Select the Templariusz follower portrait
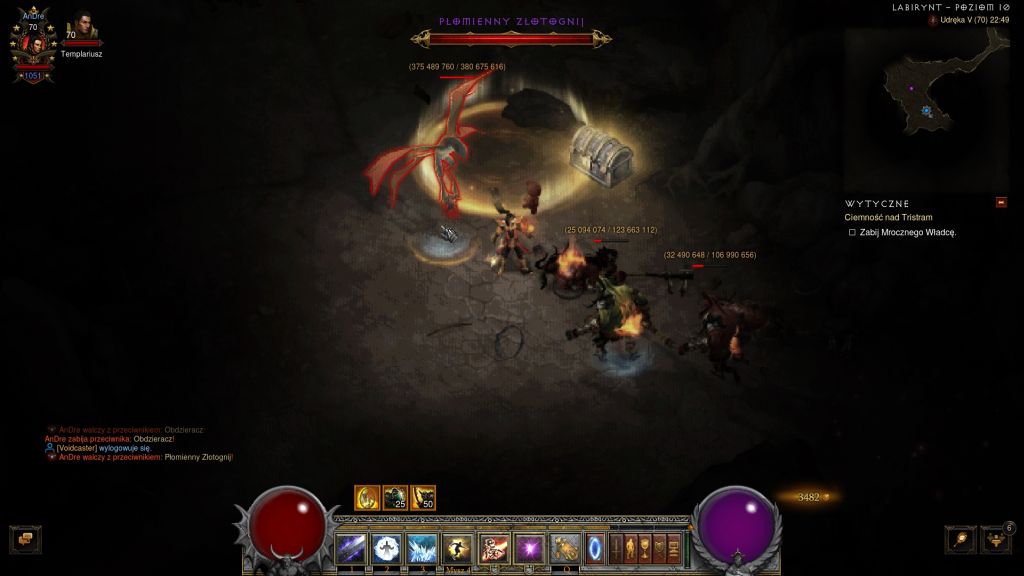This screenshot has width=1024, height=576. (x=82, y=28)
